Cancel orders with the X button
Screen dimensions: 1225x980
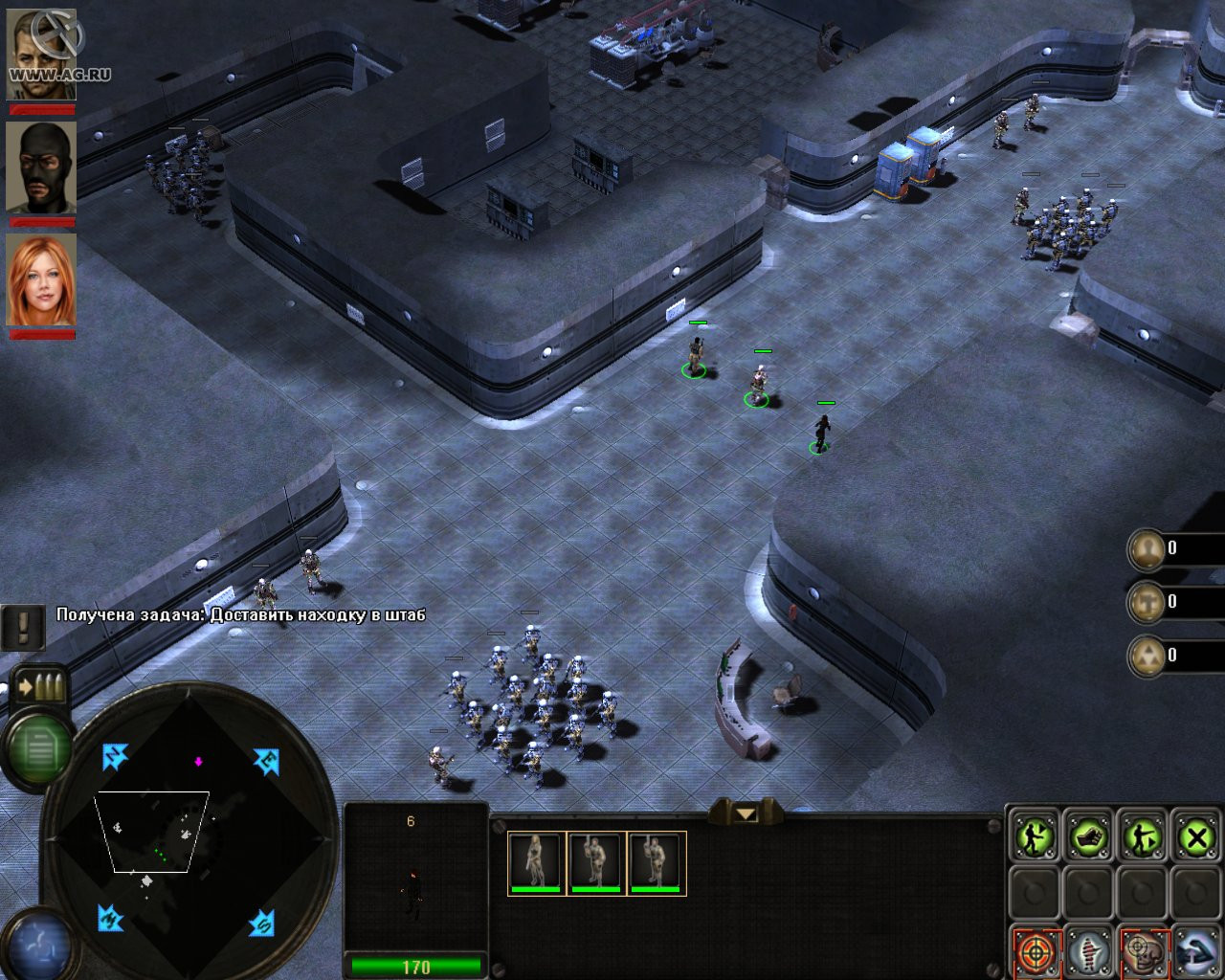tap(1195, 838)
